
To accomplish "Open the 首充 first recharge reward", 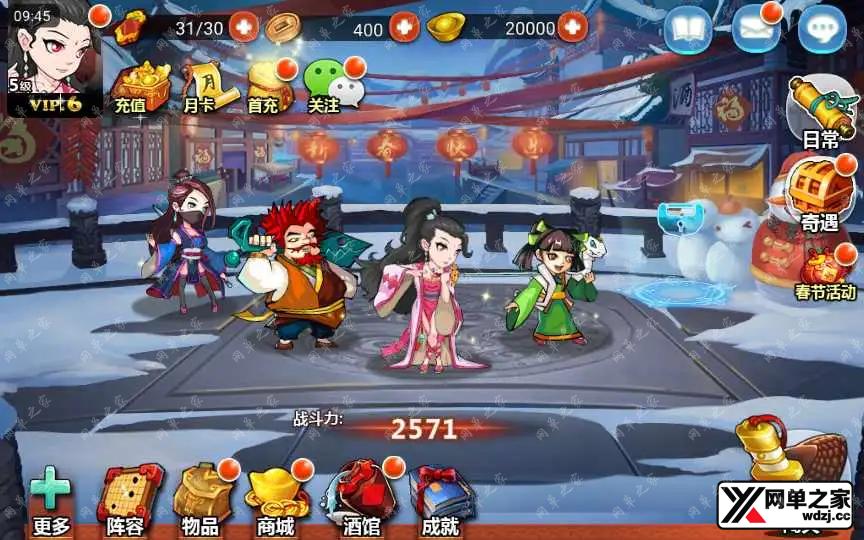I will pyautogui.click(x=264, y=85).
